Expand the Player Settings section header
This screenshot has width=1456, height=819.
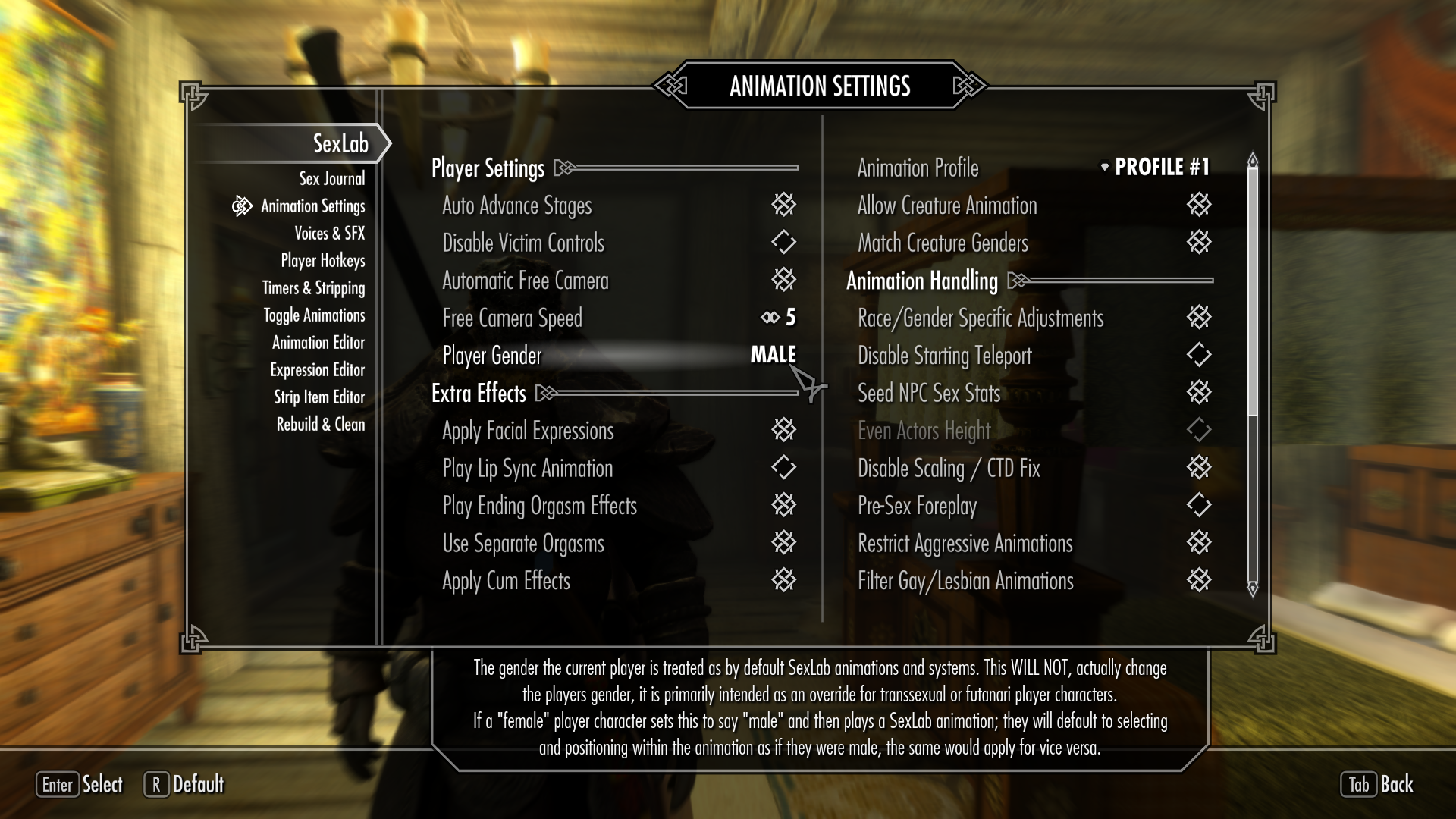coord(488,168)
